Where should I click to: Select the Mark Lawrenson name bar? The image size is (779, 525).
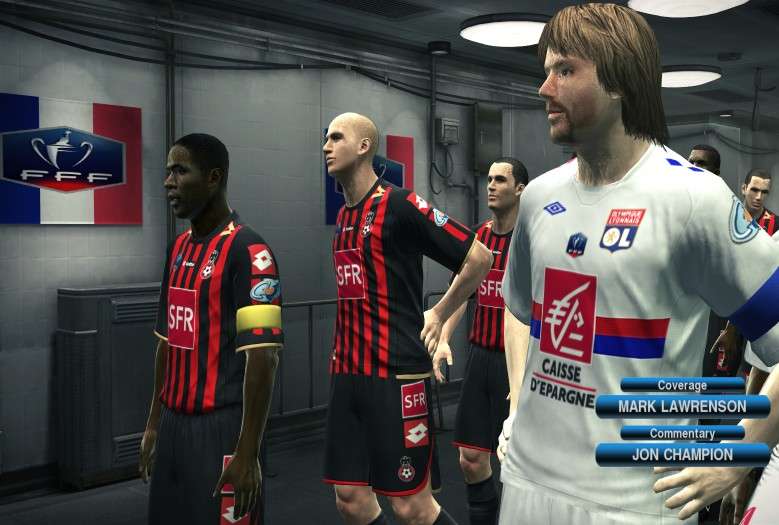tap(682, 406)
